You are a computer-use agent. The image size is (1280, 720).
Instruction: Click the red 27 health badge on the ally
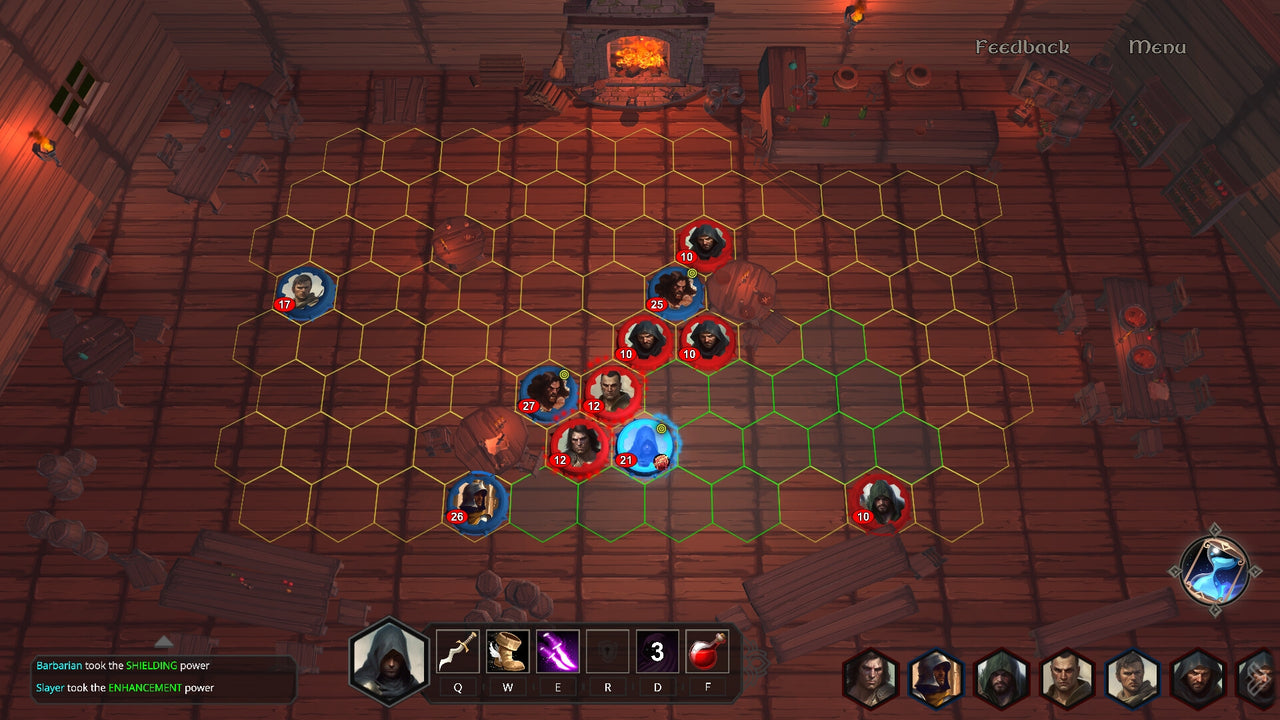coord(529,406)
